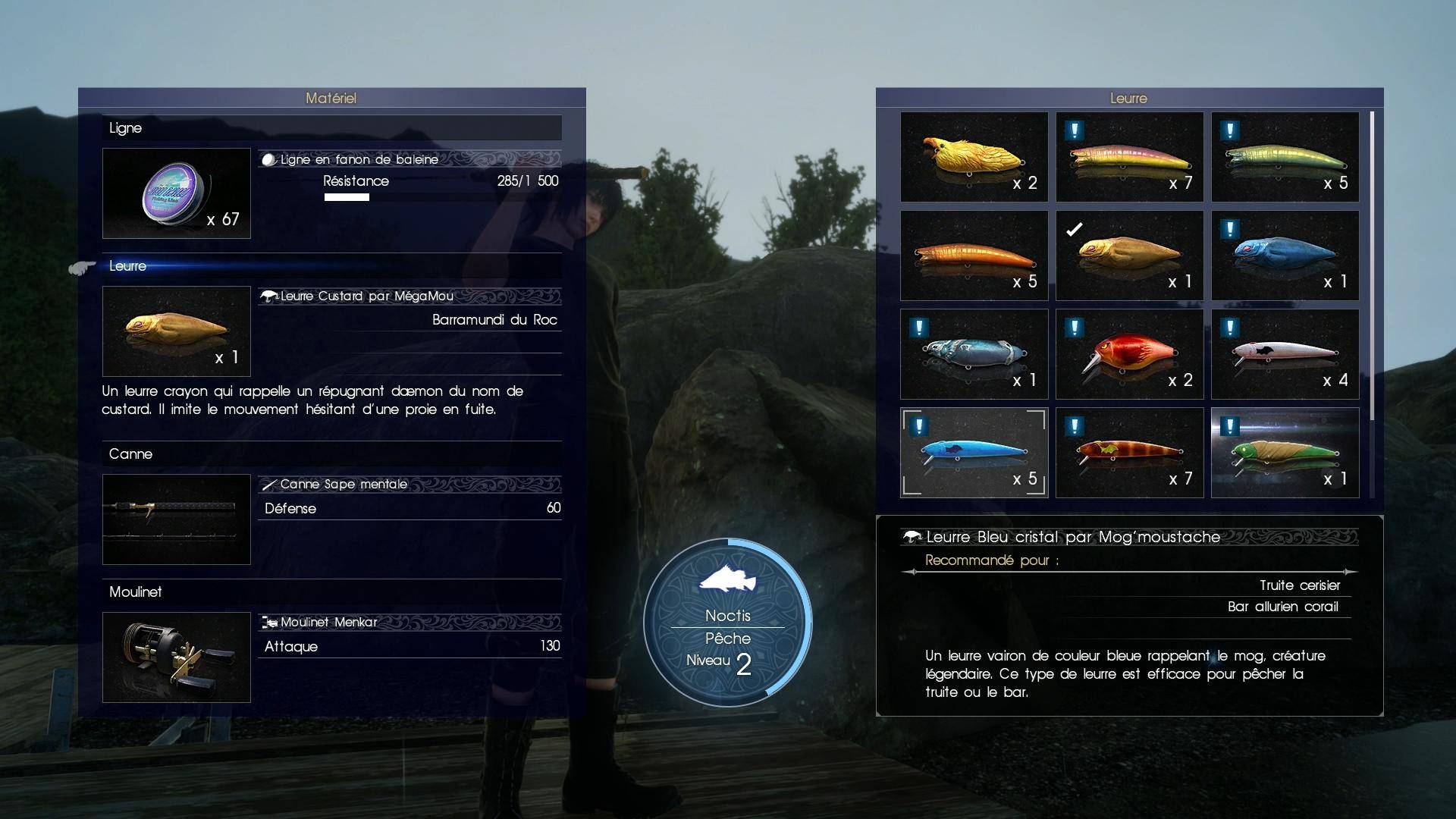Pick the red round crankbait lure
1456x819 pixels.
click(1129, 354)
